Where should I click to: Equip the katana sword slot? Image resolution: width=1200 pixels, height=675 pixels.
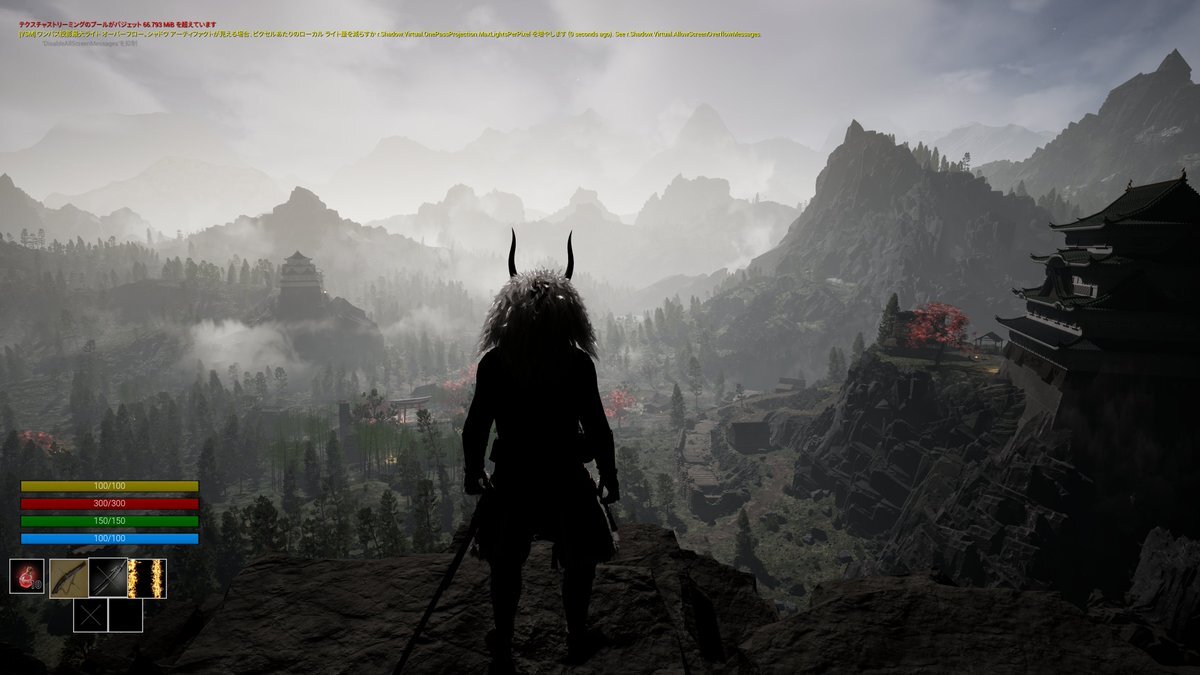[107, 578]
